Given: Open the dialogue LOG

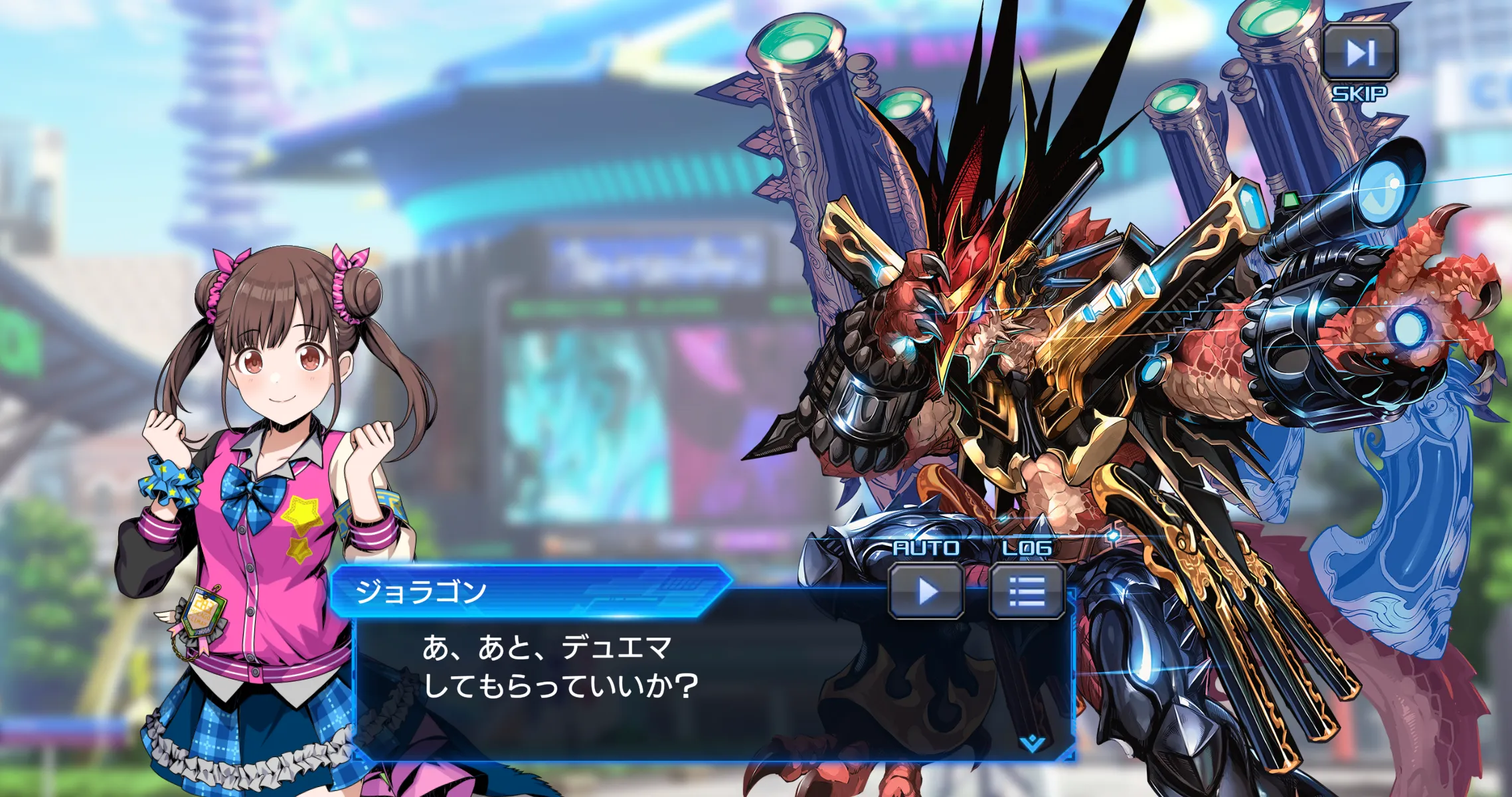Looking at the screenshot, I should click(1027, 590).
